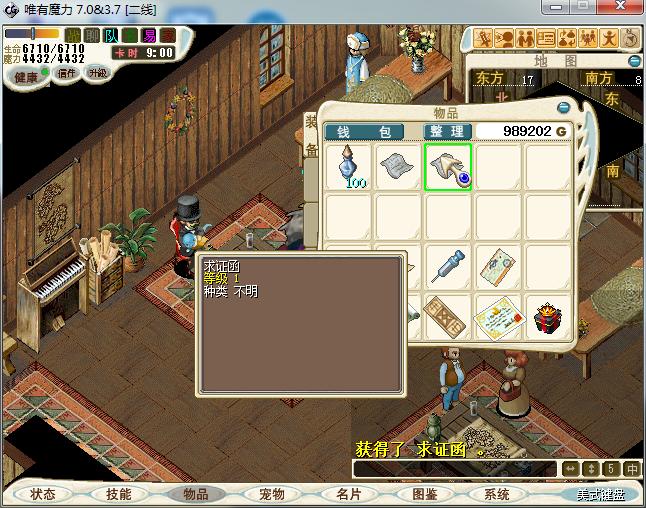
Task: Select the grey paper item
Action: click(x=398, y=166)
